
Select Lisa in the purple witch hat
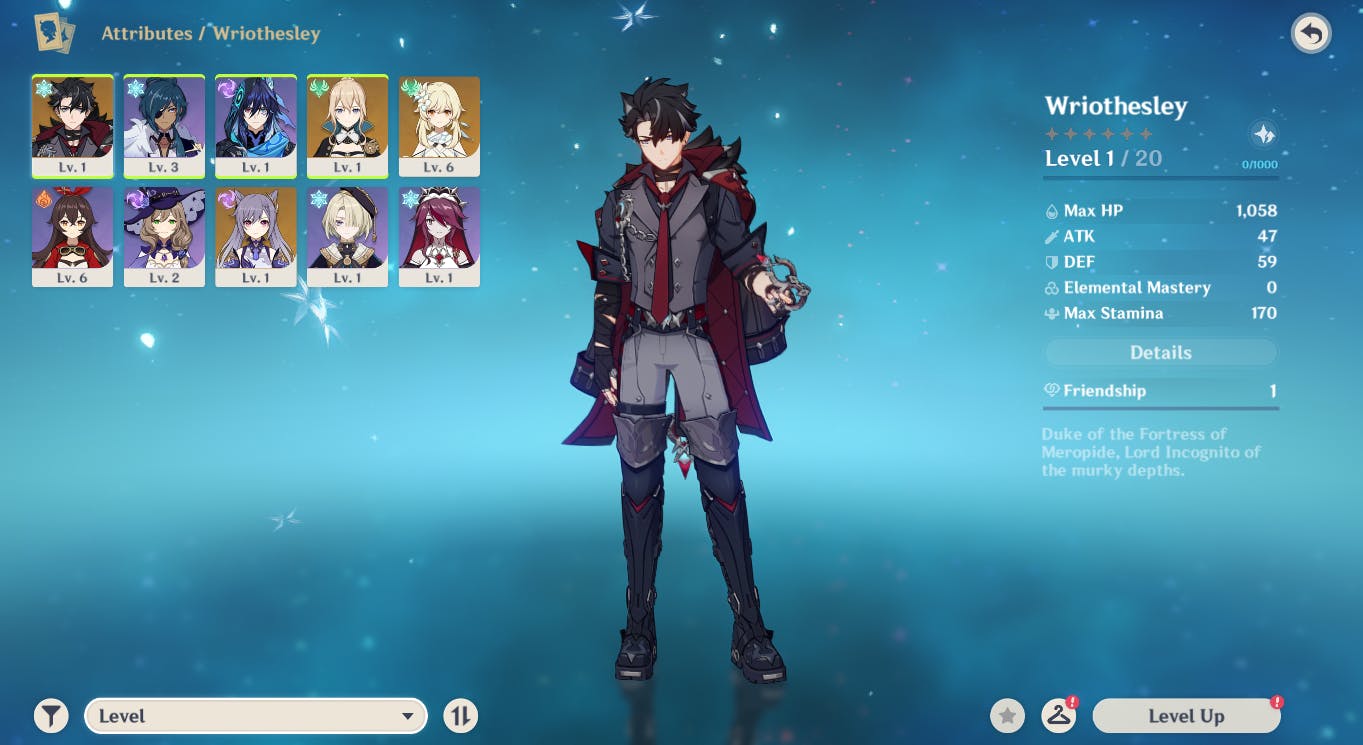pyautogui.click(x=164, y=236)
